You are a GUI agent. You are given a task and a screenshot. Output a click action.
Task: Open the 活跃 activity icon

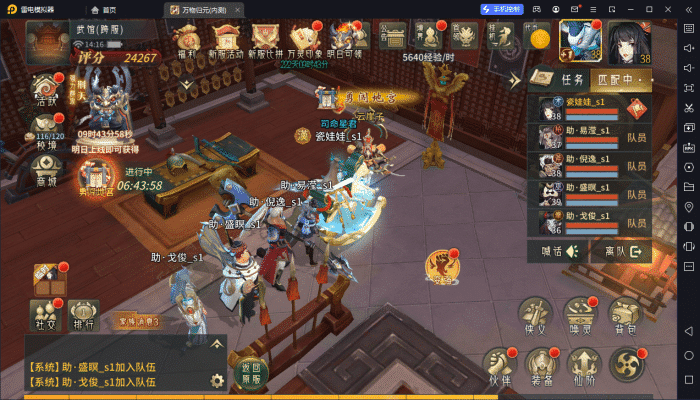pyautogui.click(x=46, y=88)
